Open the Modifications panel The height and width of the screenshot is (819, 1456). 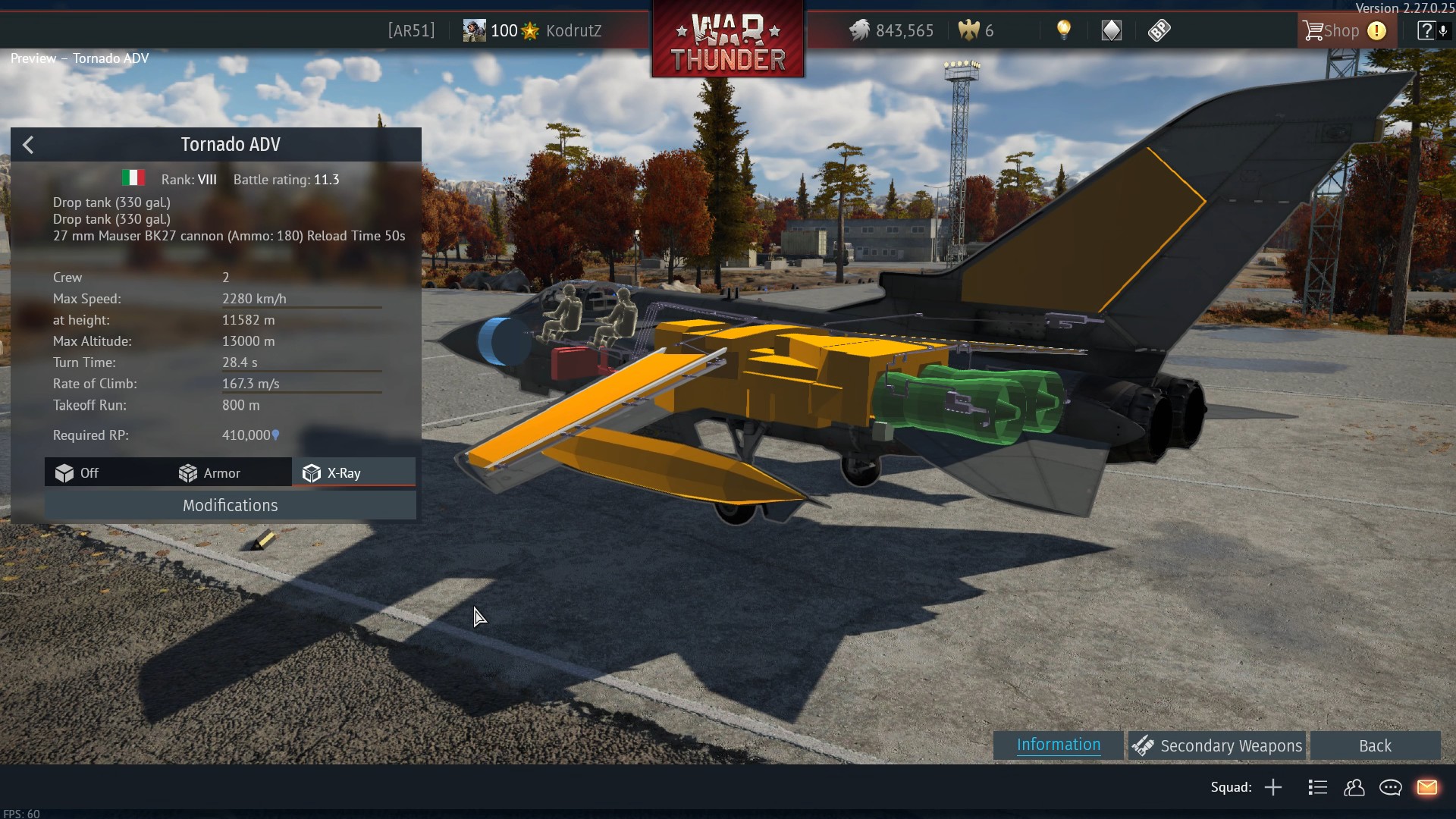coord(230,506)
